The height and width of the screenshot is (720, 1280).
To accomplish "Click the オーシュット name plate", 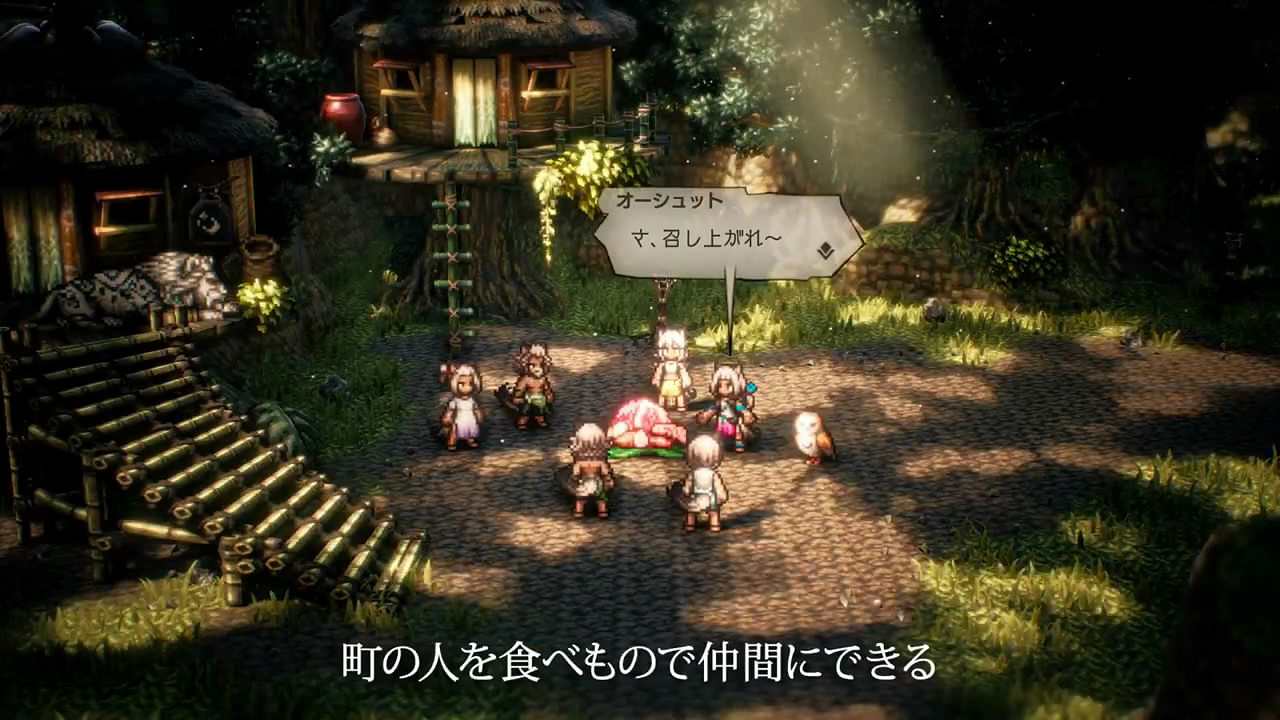I will pyautogui.click(x=672, y=199).
